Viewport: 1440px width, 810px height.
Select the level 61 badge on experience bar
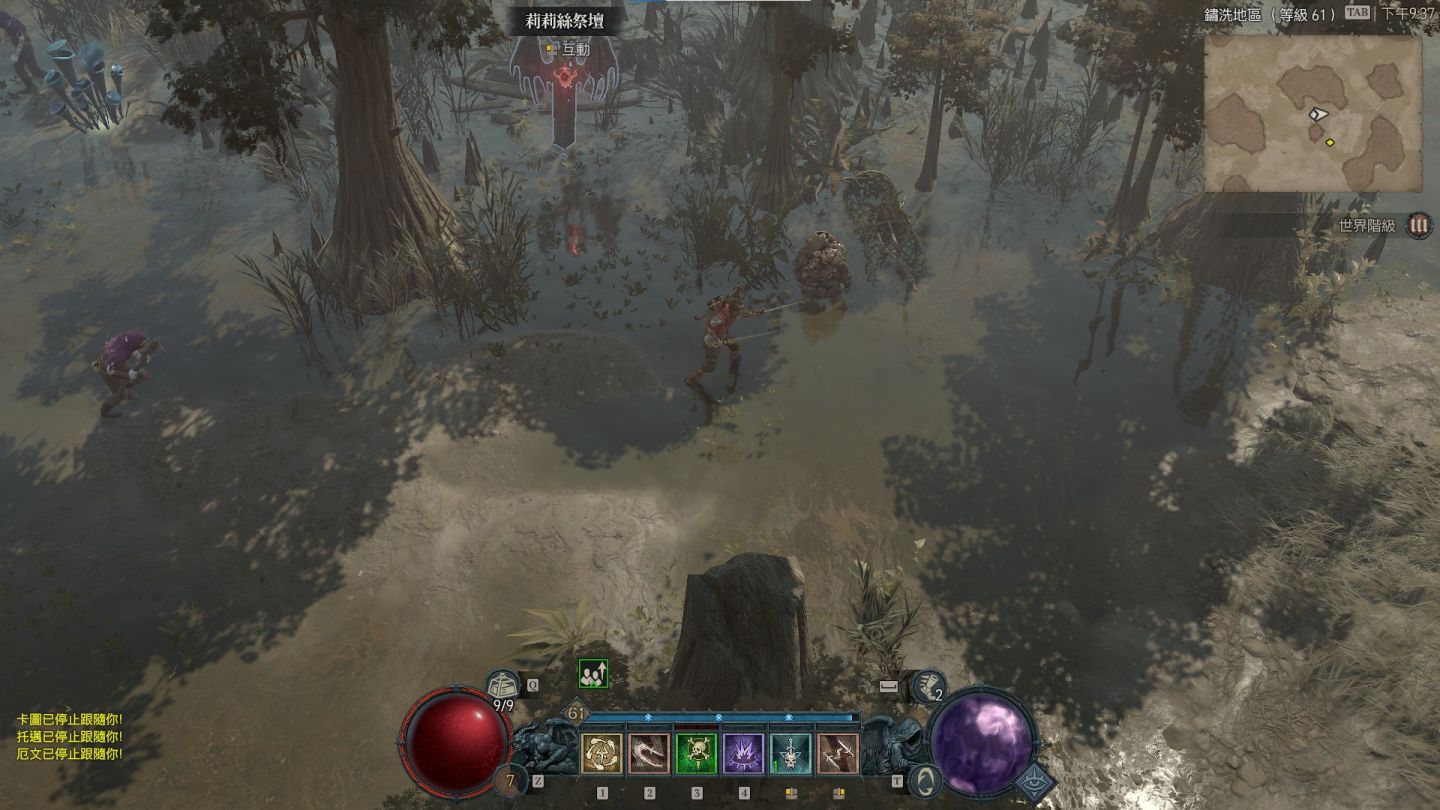(x=576, y=713)
